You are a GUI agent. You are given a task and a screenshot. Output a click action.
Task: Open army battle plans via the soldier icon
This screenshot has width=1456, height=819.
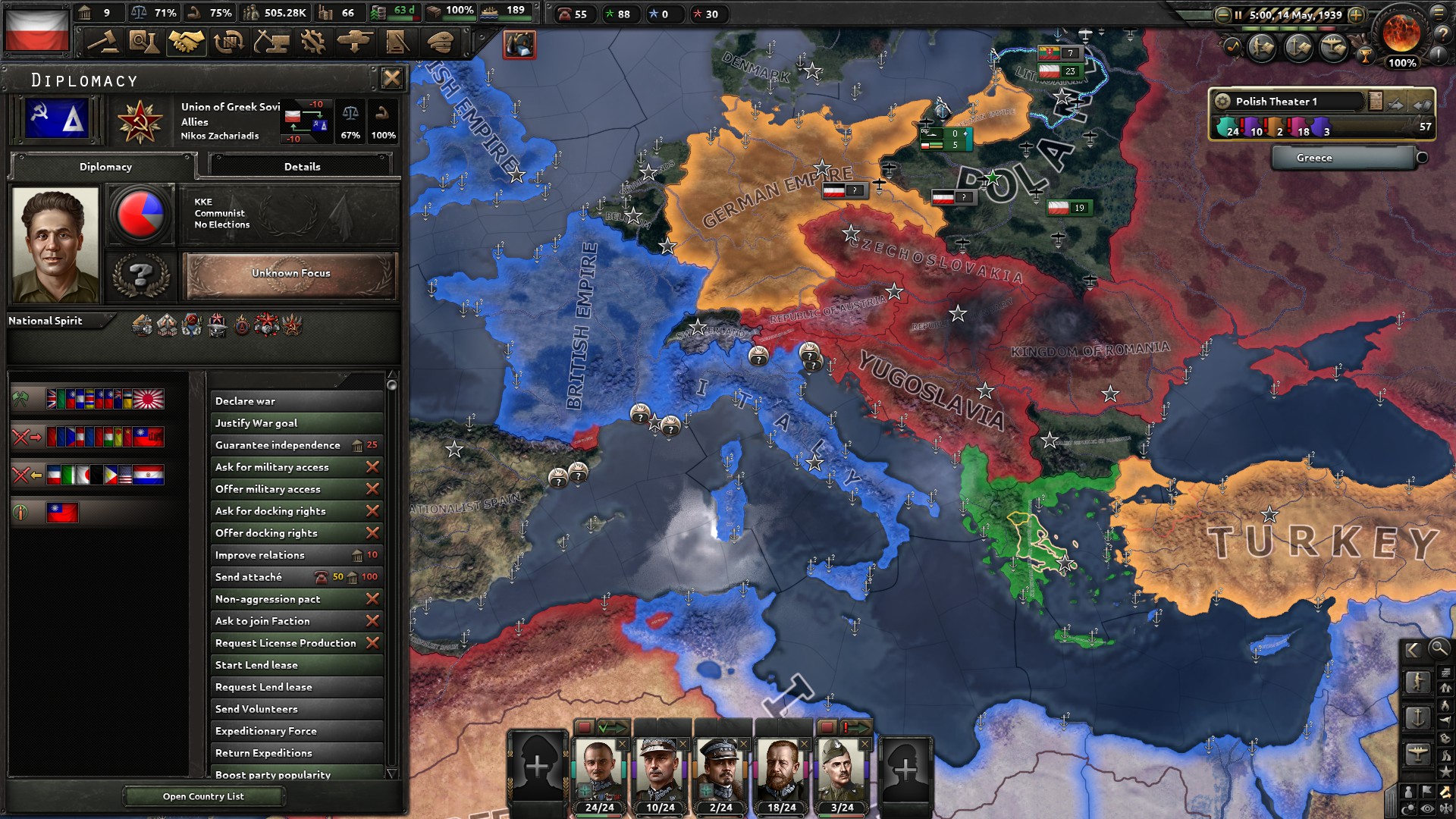tap(1261, 47)
